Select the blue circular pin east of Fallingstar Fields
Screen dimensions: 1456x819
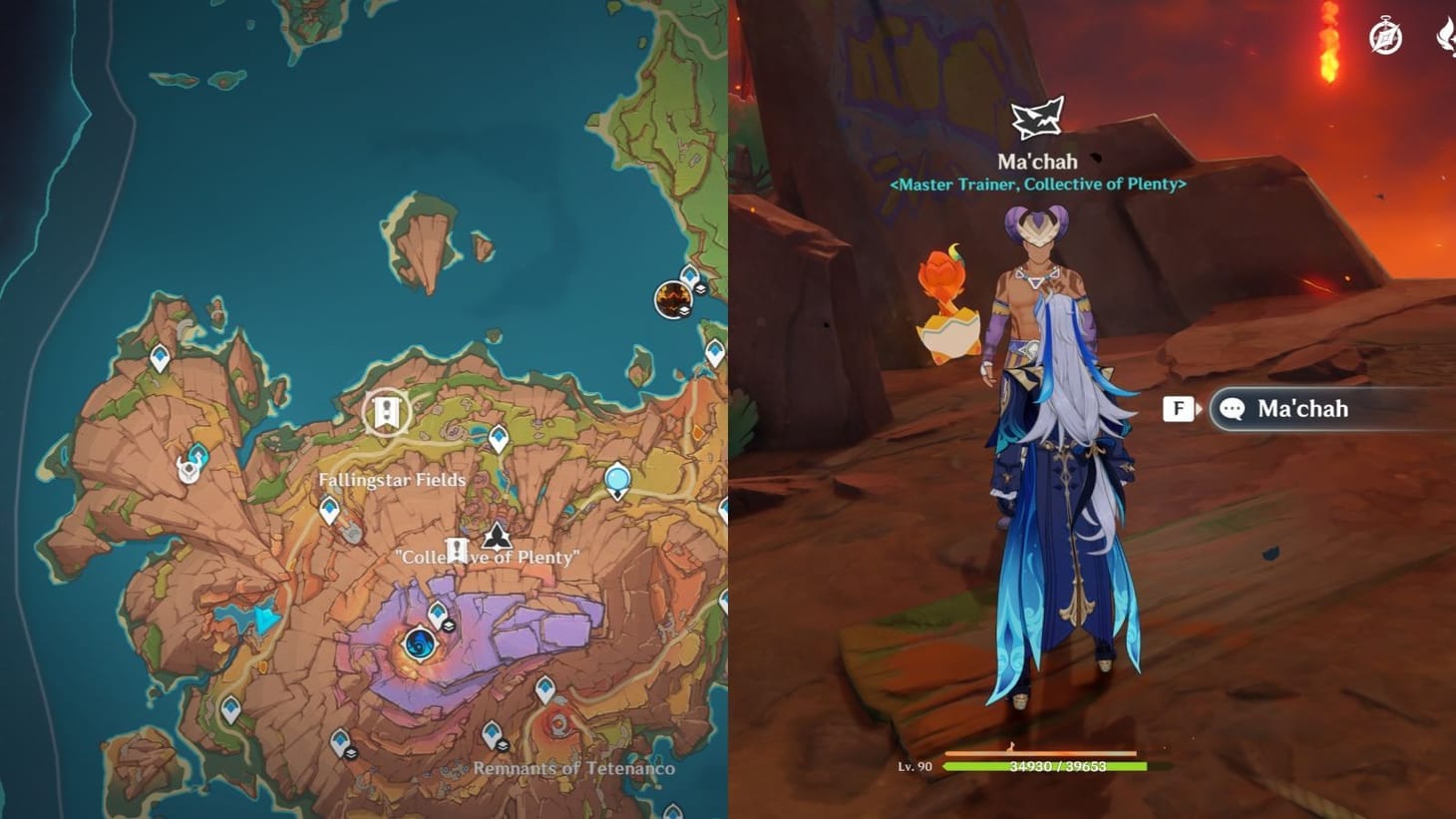pyautogui.click(x=617, y=480)
